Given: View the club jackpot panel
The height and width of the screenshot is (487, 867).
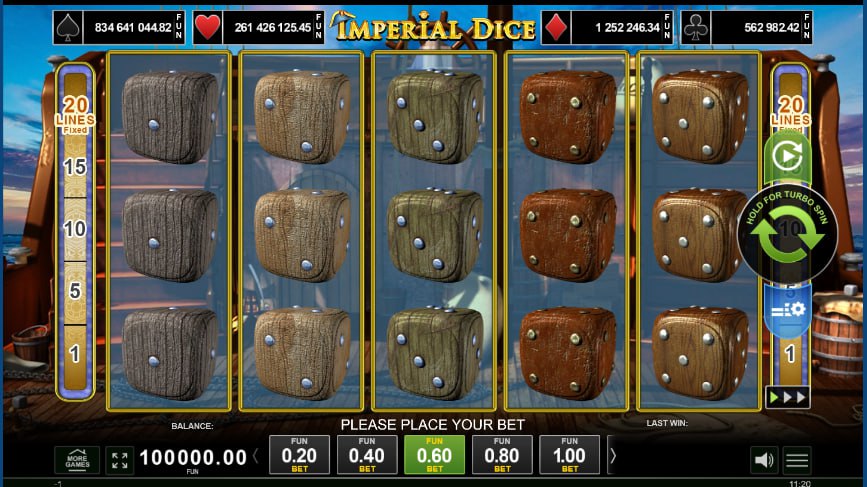Looking at the screenshot, I should click(747, 28).
